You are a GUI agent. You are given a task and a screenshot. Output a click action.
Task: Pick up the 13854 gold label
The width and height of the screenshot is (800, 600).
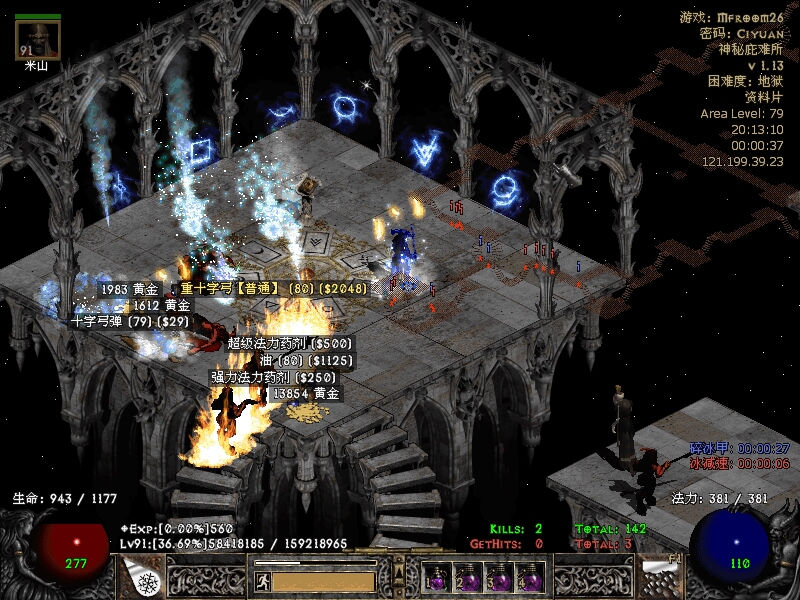[307, 394]
